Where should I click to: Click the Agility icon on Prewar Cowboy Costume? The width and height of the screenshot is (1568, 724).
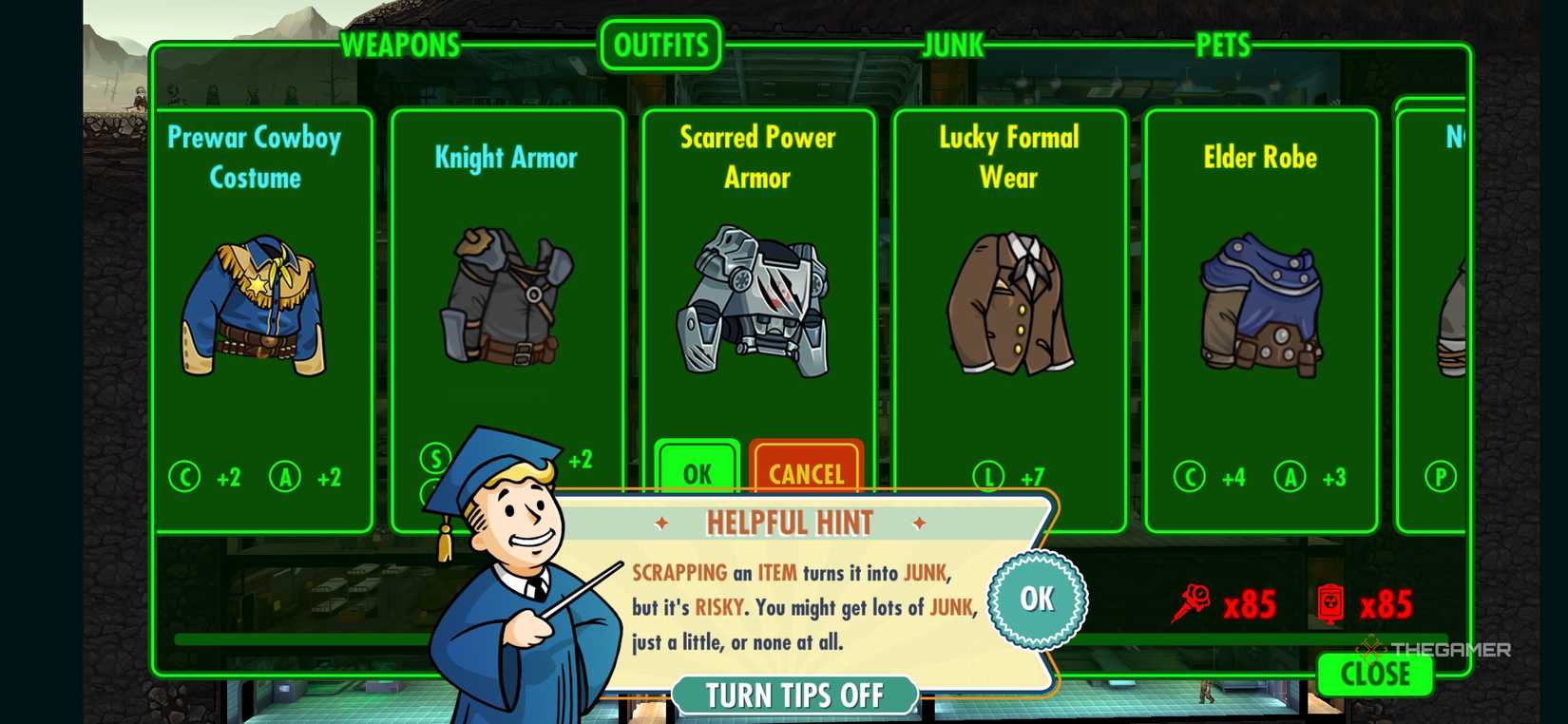[x=285, y=478]
